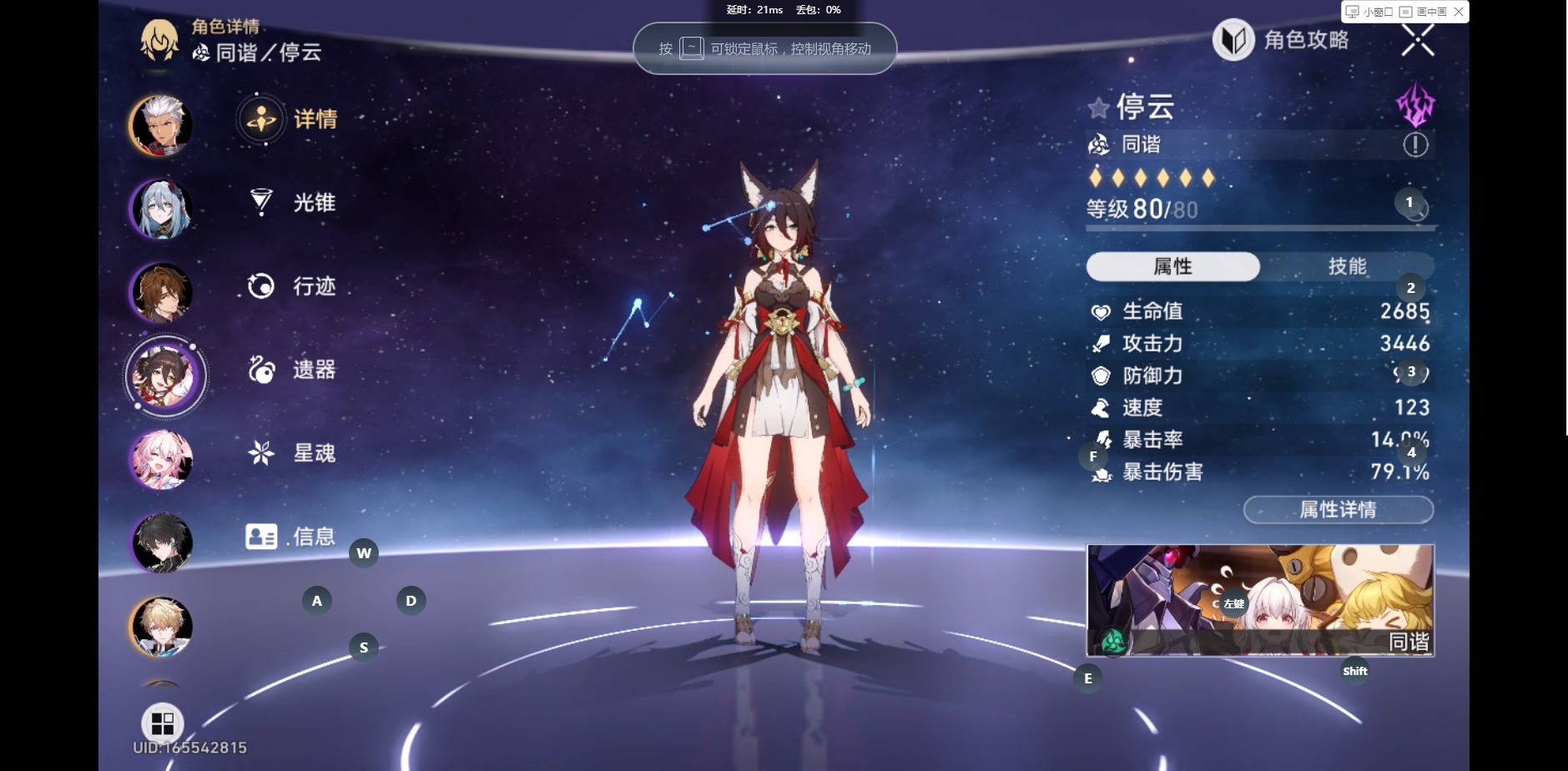Open the 遗器 relics menu
Viewport: 1568px width, 771px height.
click(x=293, y=370)
